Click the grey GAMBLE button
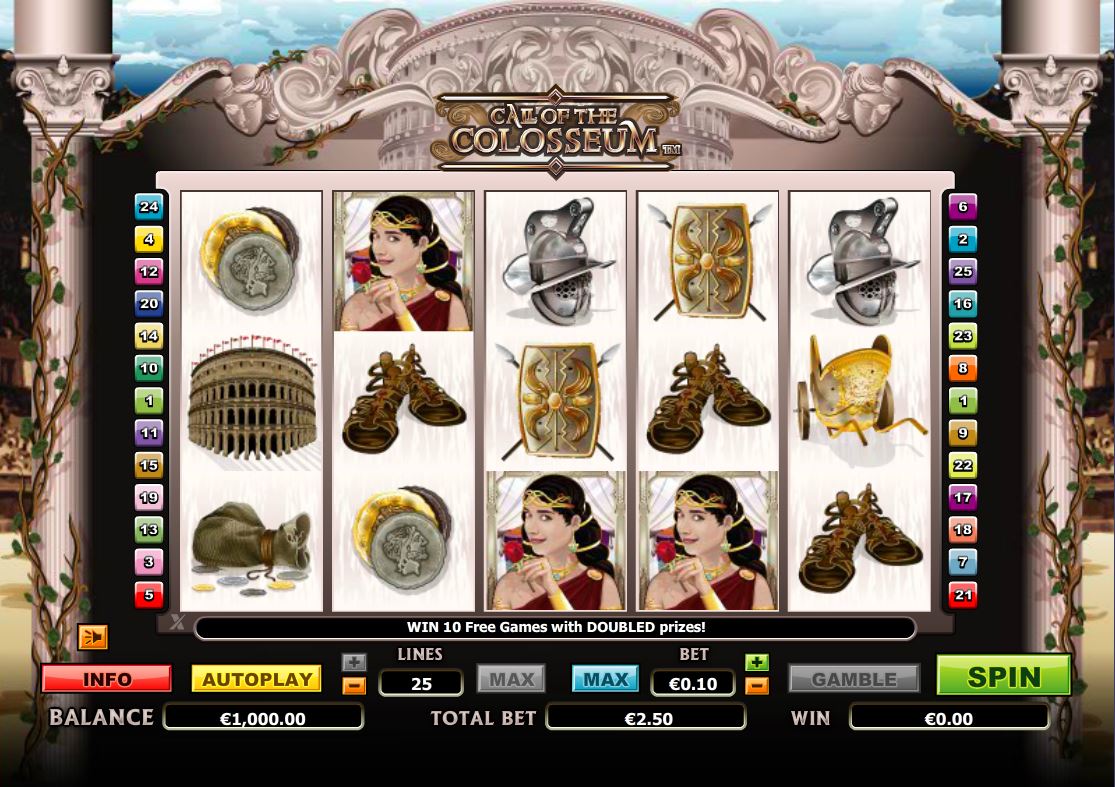1115x787 pixels. [853, 679]
